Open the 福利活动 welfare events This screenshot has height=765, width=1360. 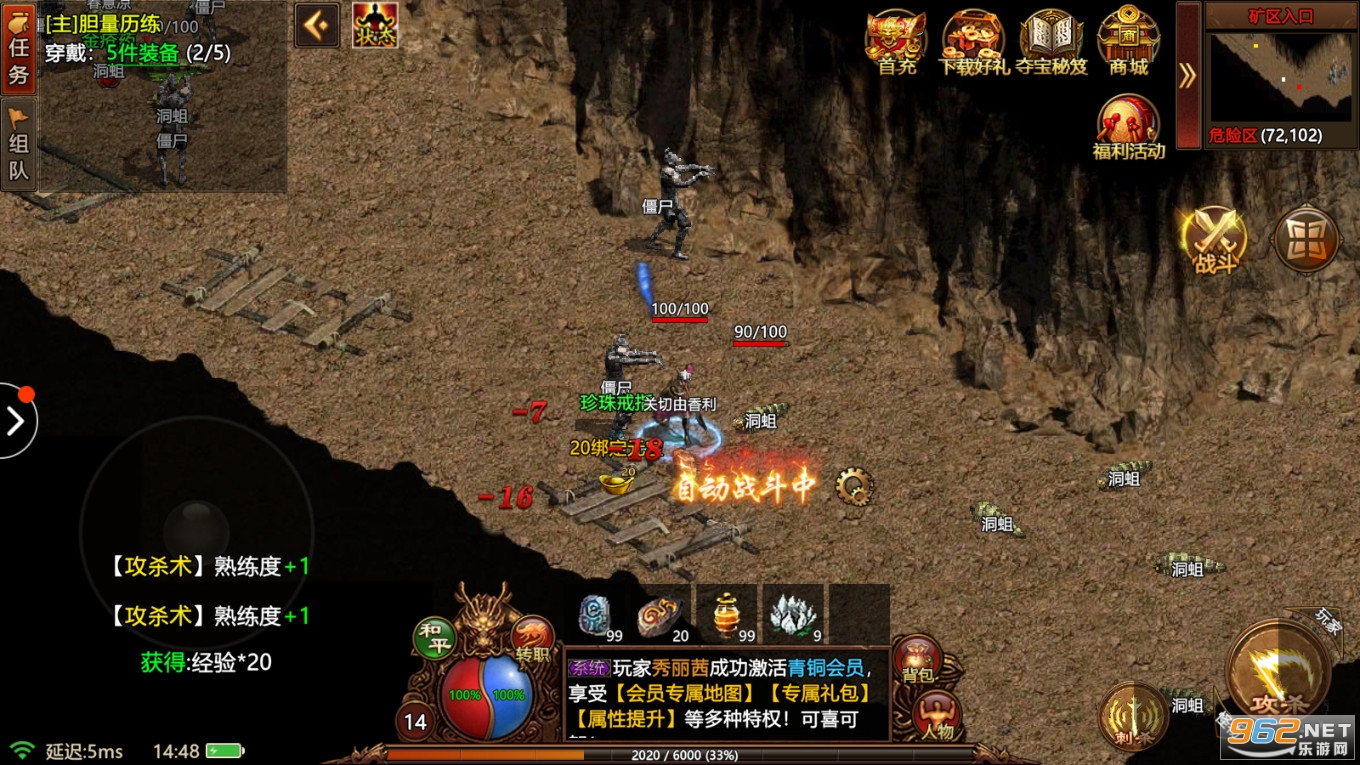1128,128
